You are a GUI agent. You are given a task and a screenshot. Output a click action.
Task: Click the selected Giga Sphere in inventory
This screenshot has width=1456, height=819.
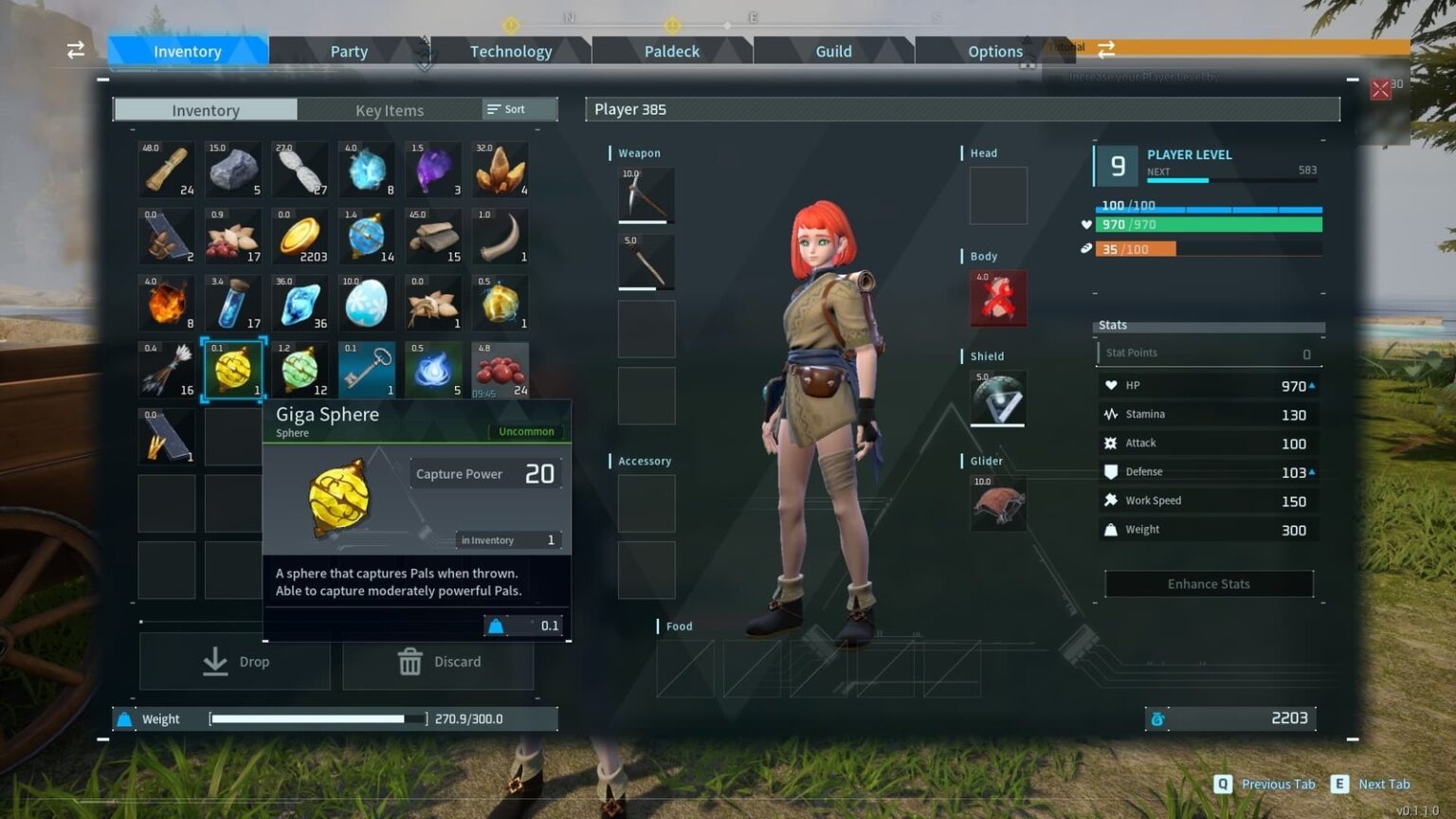[x=232, y=370]
